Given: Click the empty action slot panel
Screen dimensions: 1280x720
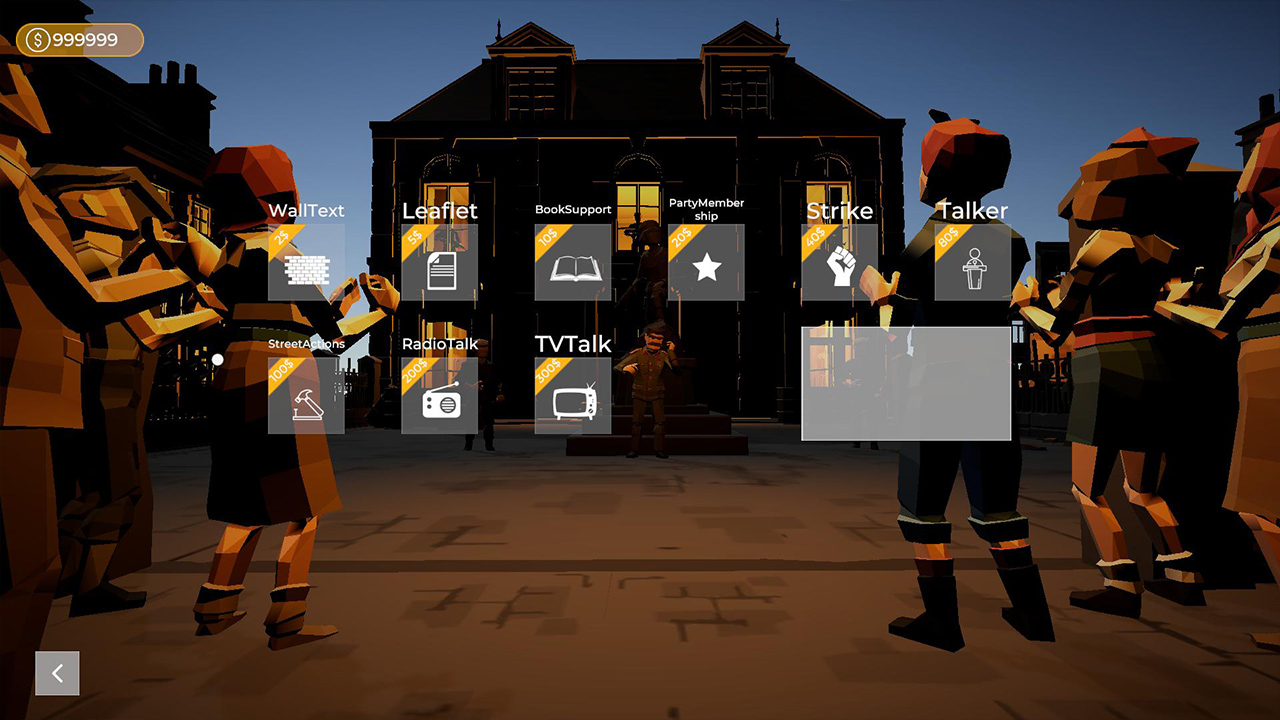Looking at the screenshot, I should click(x=906, y=383).
